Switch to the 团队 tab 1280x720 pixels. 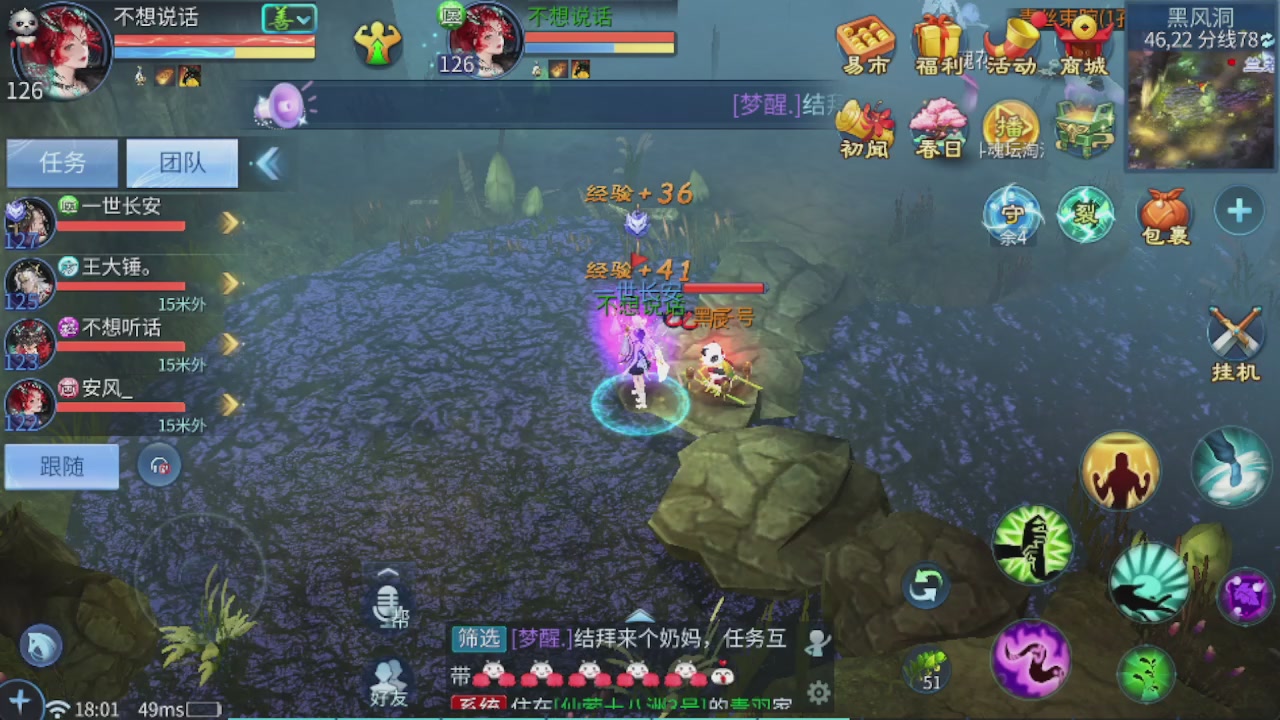click(x=181, y=163)
